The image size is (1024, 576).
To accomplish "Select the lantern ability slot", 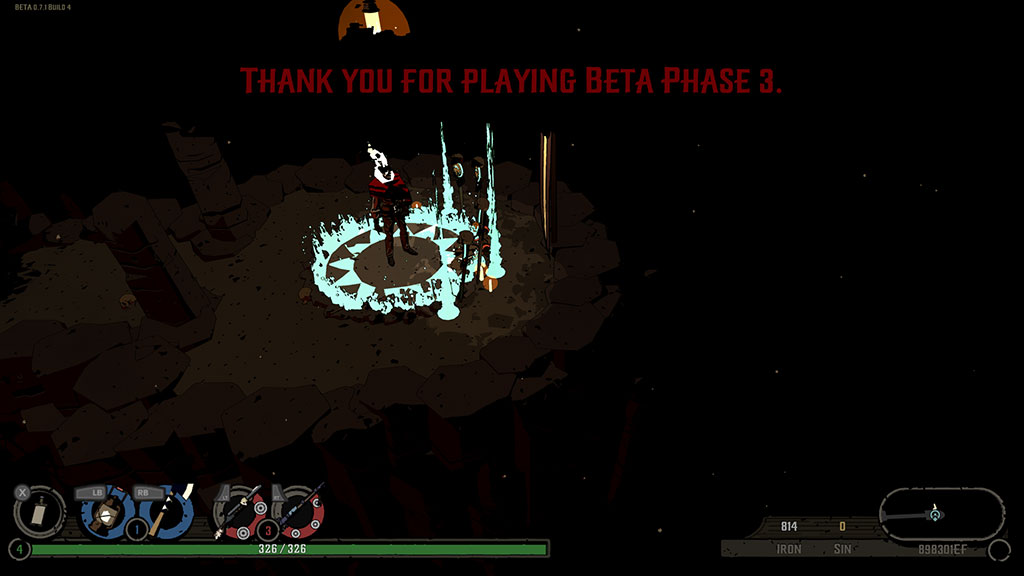I will click(102, 512).
